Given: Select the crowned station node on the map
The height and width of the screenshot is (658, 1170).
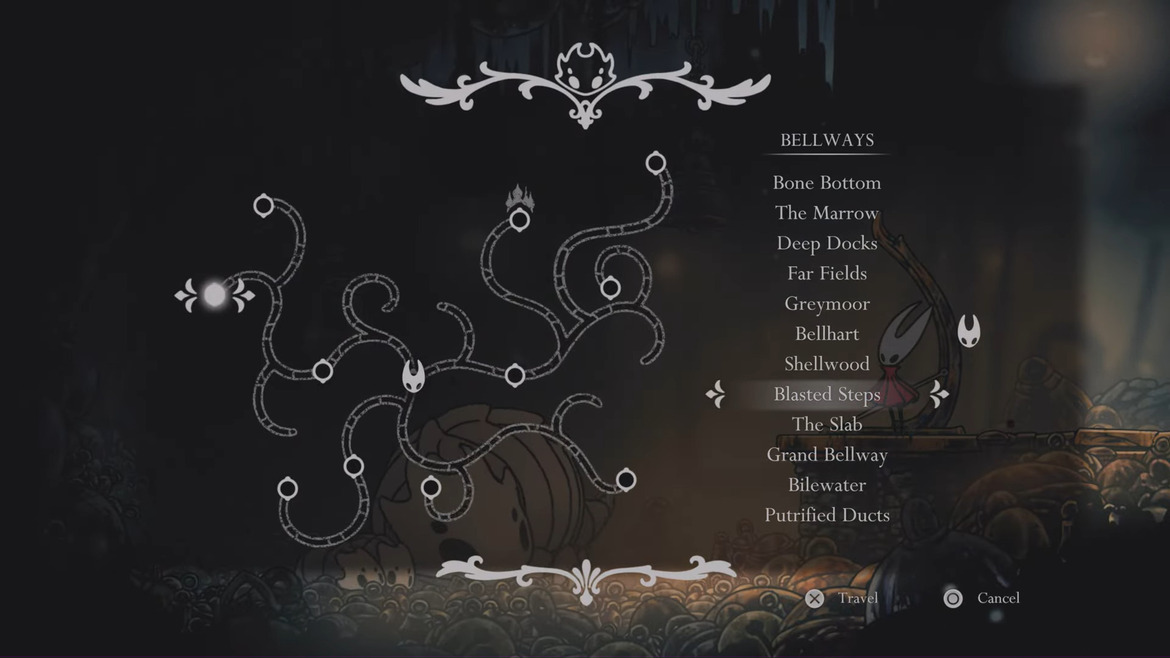Looking at the screenshot, I should (x=519, y=219).
